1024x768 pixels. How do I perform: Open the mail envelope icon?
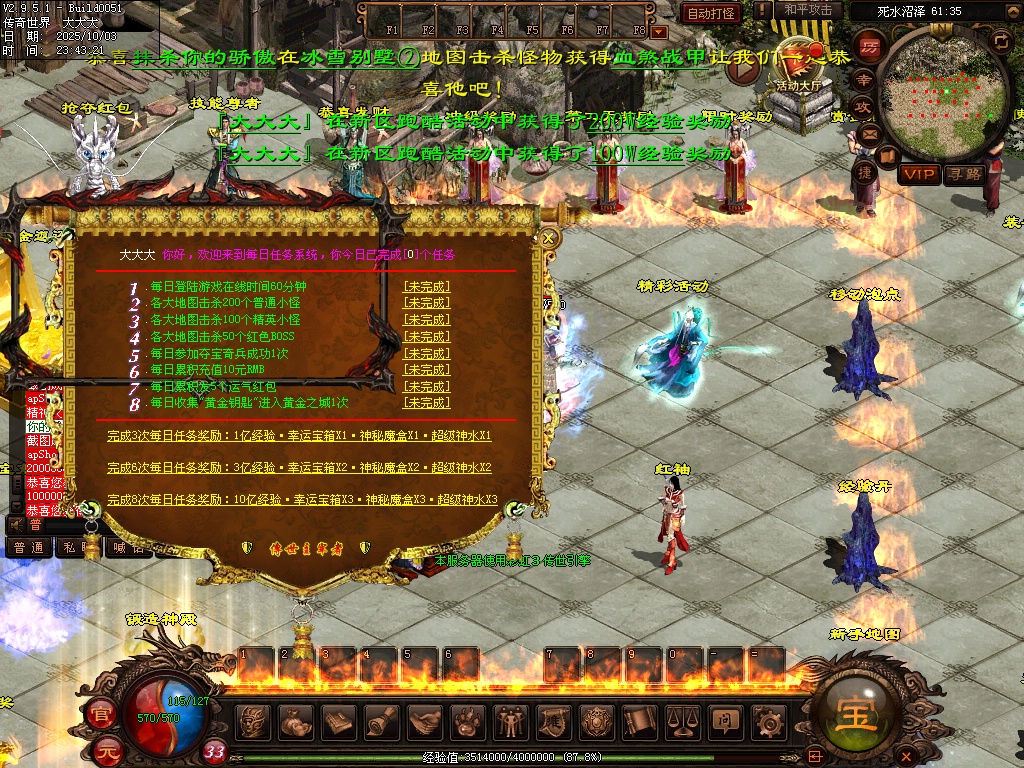click(868, 133)
